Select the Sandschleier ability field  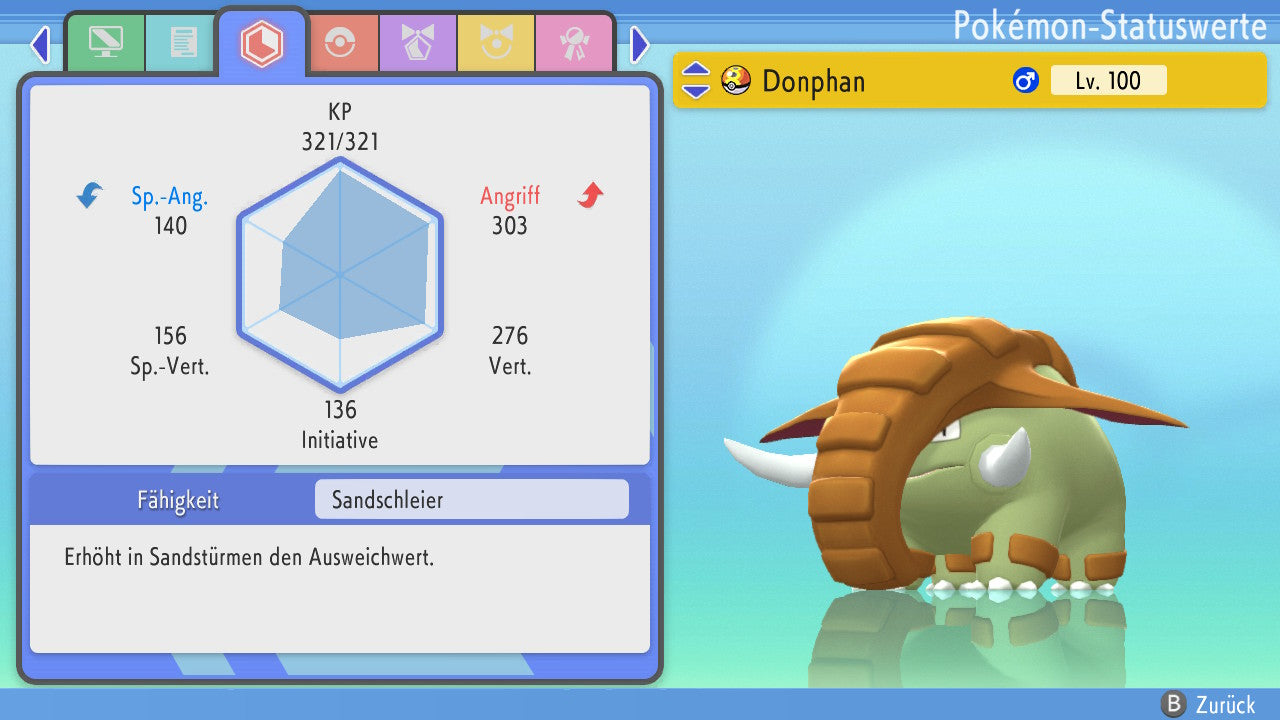pyautogui.click(x=471, y=500)
